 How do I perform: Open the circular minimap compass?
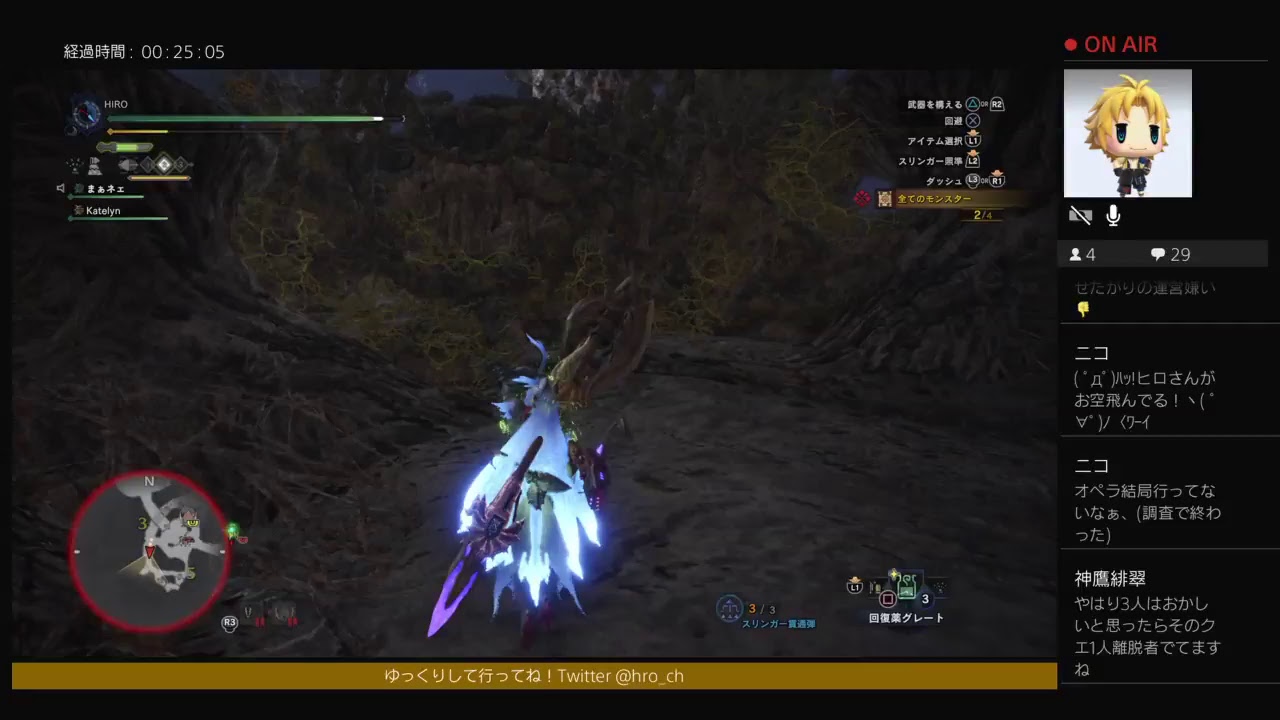pyautogui.click(x=148, y=550)
